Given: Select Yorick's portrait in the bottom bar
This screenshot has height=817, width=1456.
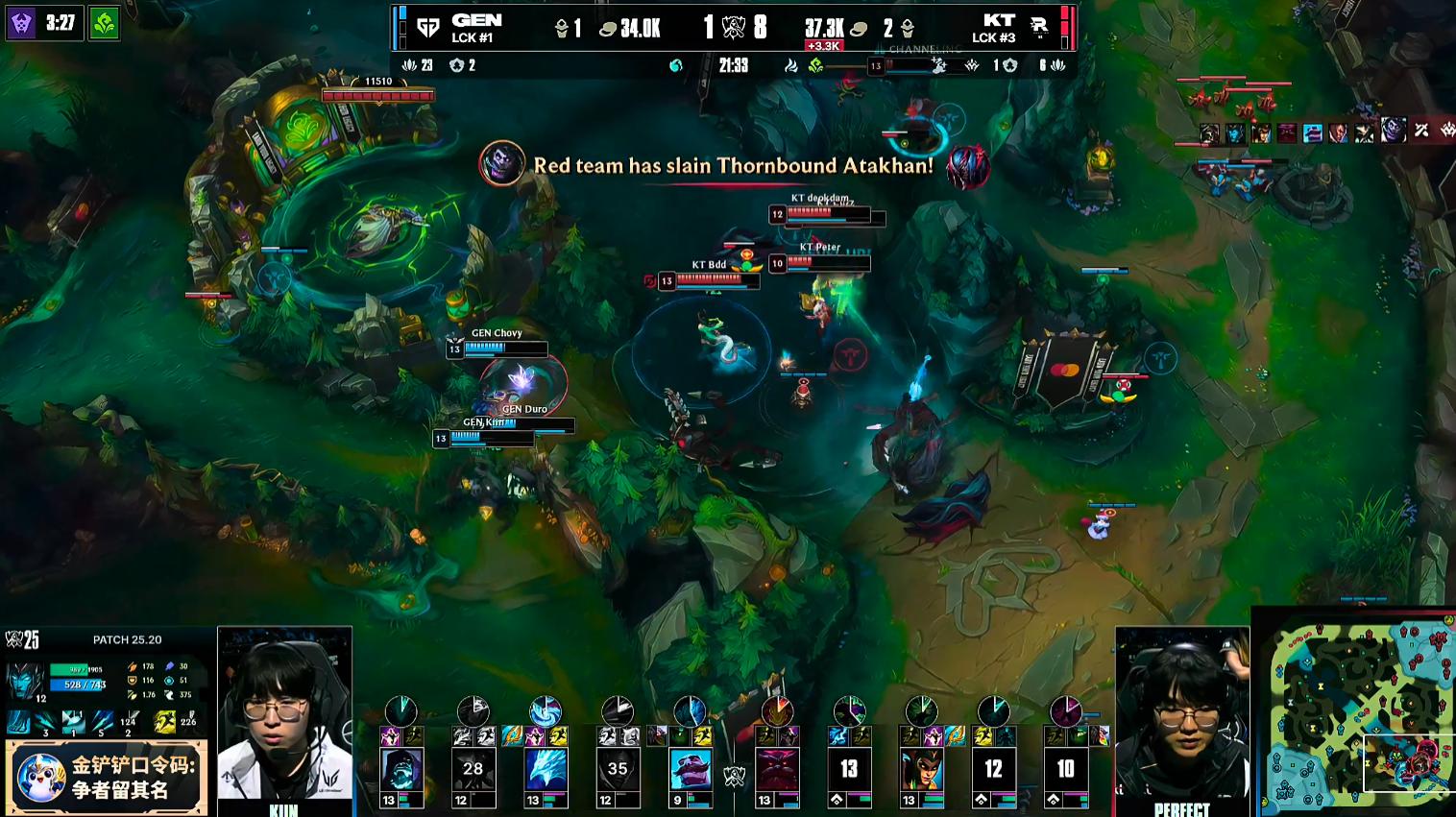Looking at the screenshot, I should (x=401, y=770).
